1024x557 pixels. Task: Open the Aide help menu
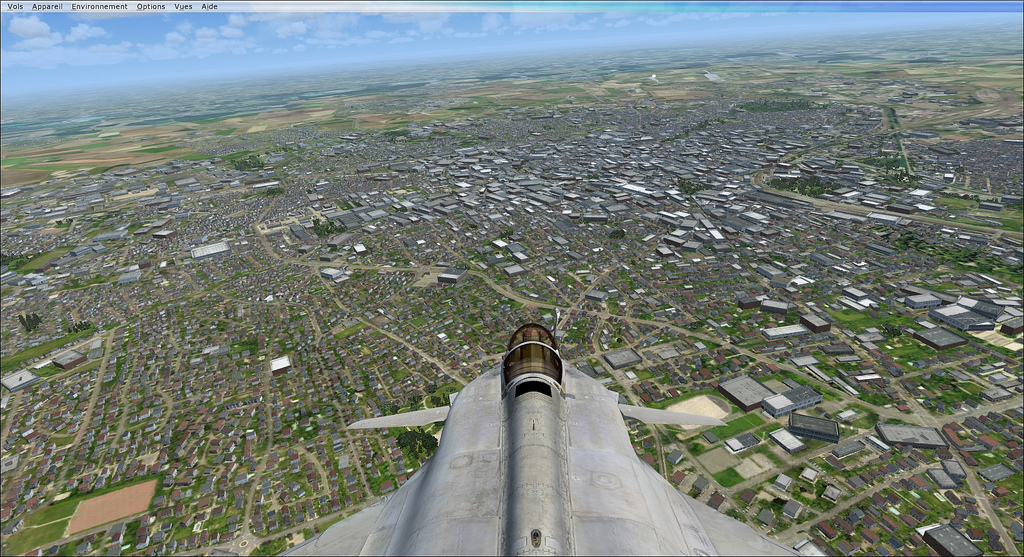tap(210, 6)
